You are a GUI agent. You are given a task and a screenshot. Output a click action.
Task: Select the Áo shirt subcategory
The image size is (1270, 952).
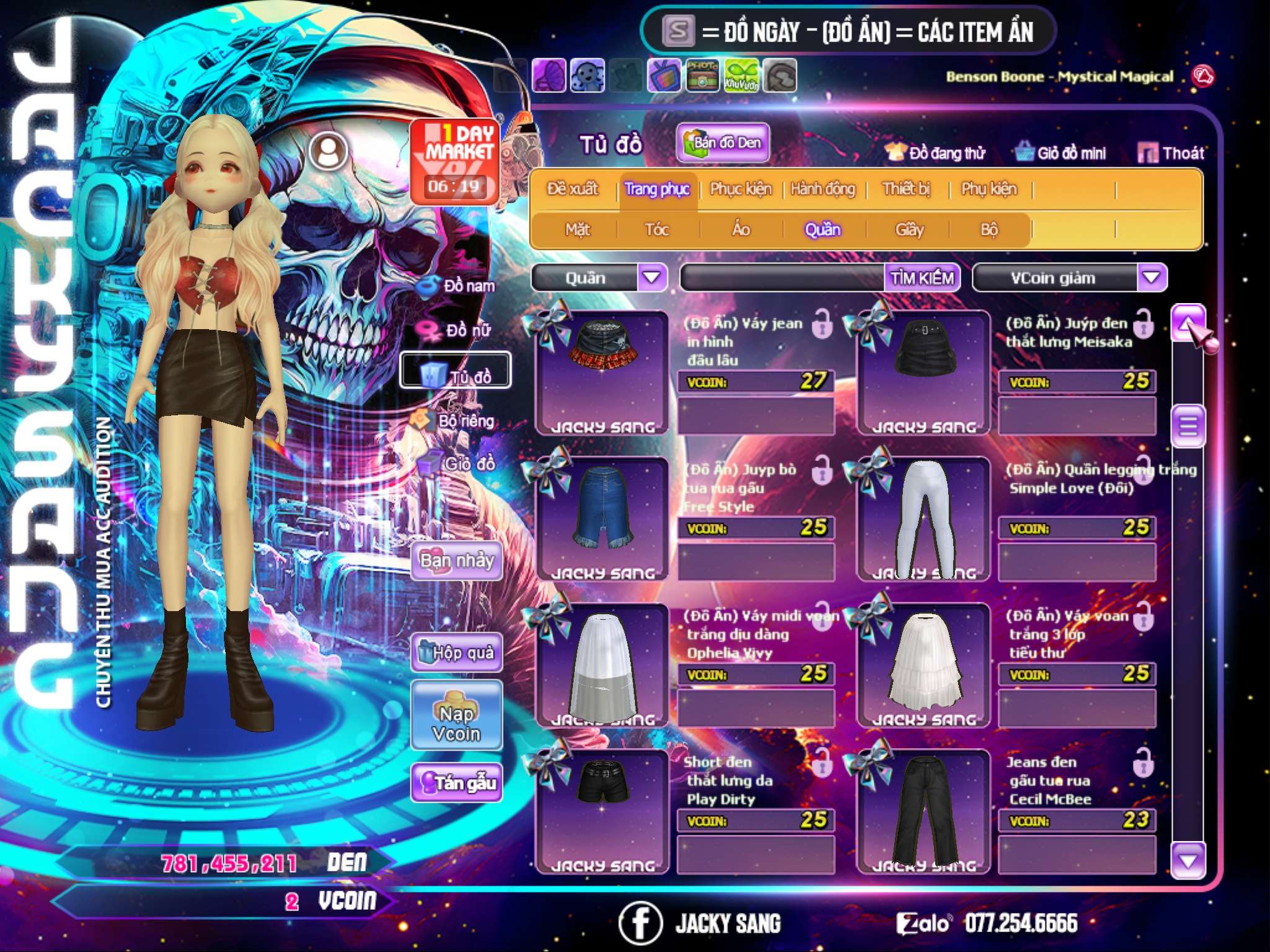(x=741, y=230)
